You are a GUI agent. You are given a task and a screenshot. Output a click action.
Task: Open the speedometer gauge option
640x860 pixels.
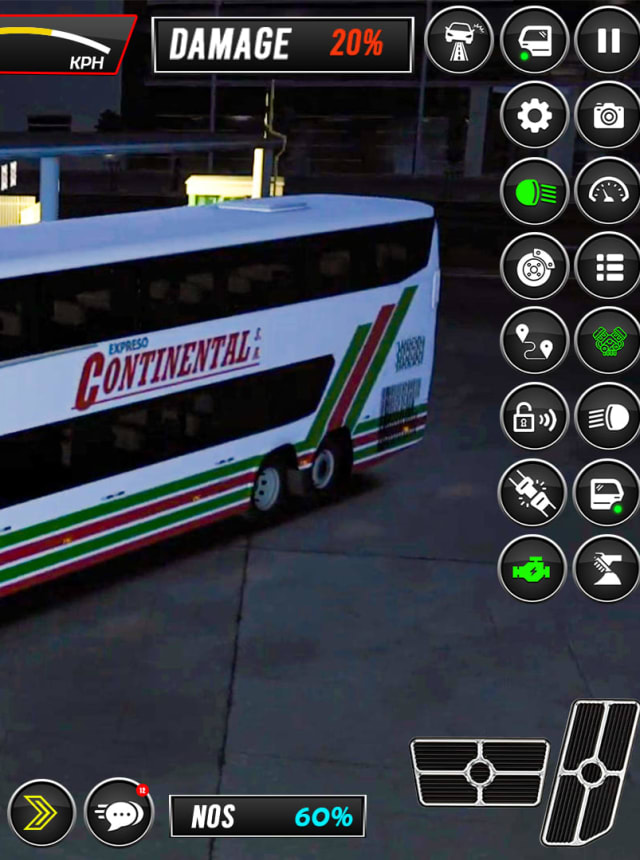(608, 191)
